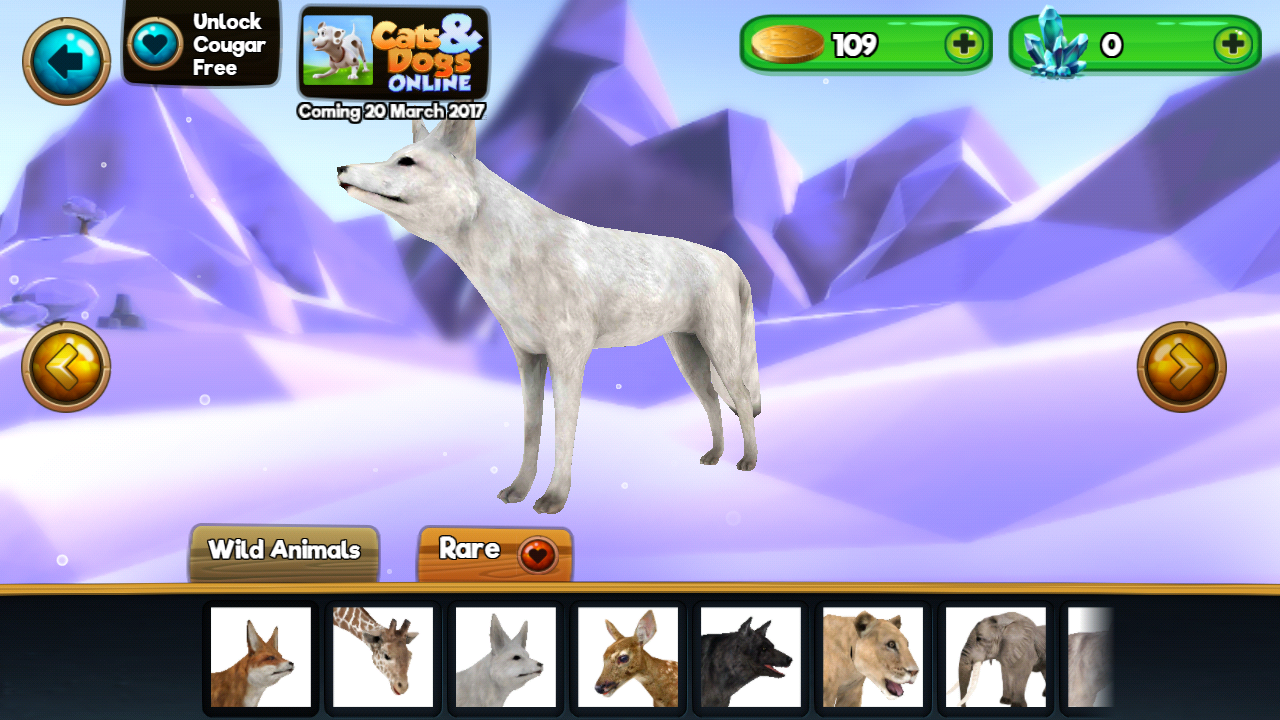Select the deer fawn thumbnail
1280x720 pixels.
[627, 658]
